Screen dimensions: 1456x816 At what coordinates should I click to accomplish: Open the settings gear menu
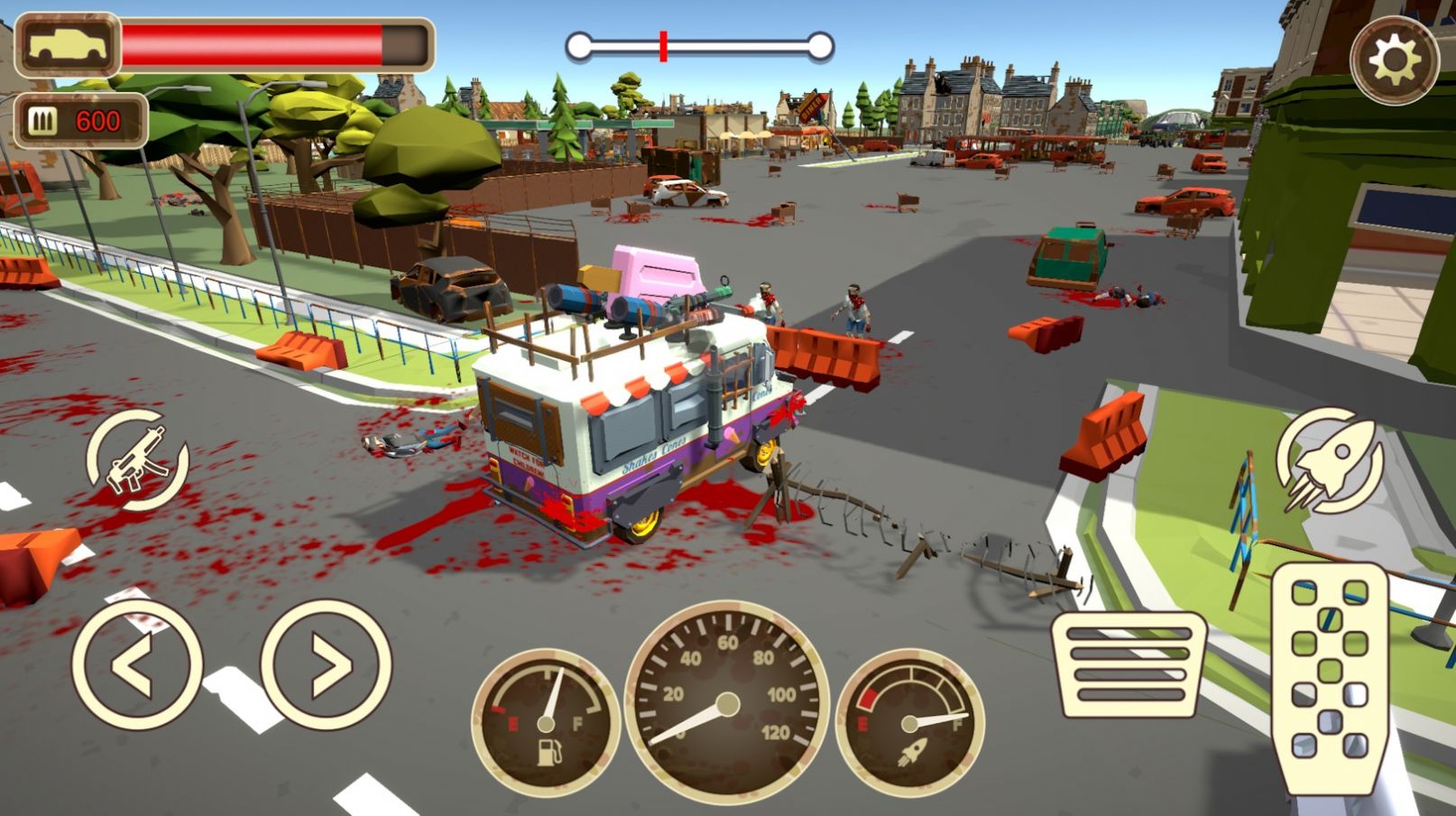pyautogui.click(x=1394, y=60)
